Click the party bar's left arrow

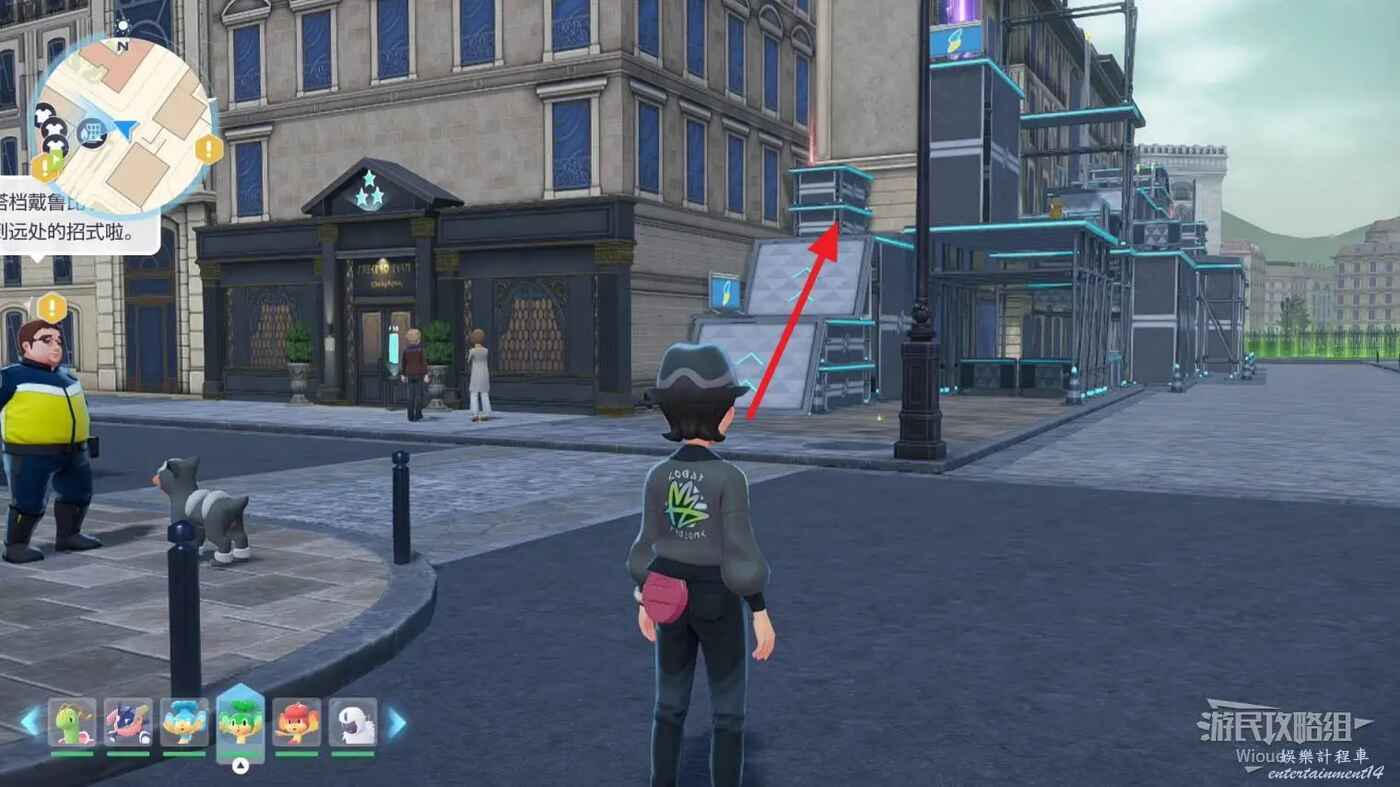point(30,721)
